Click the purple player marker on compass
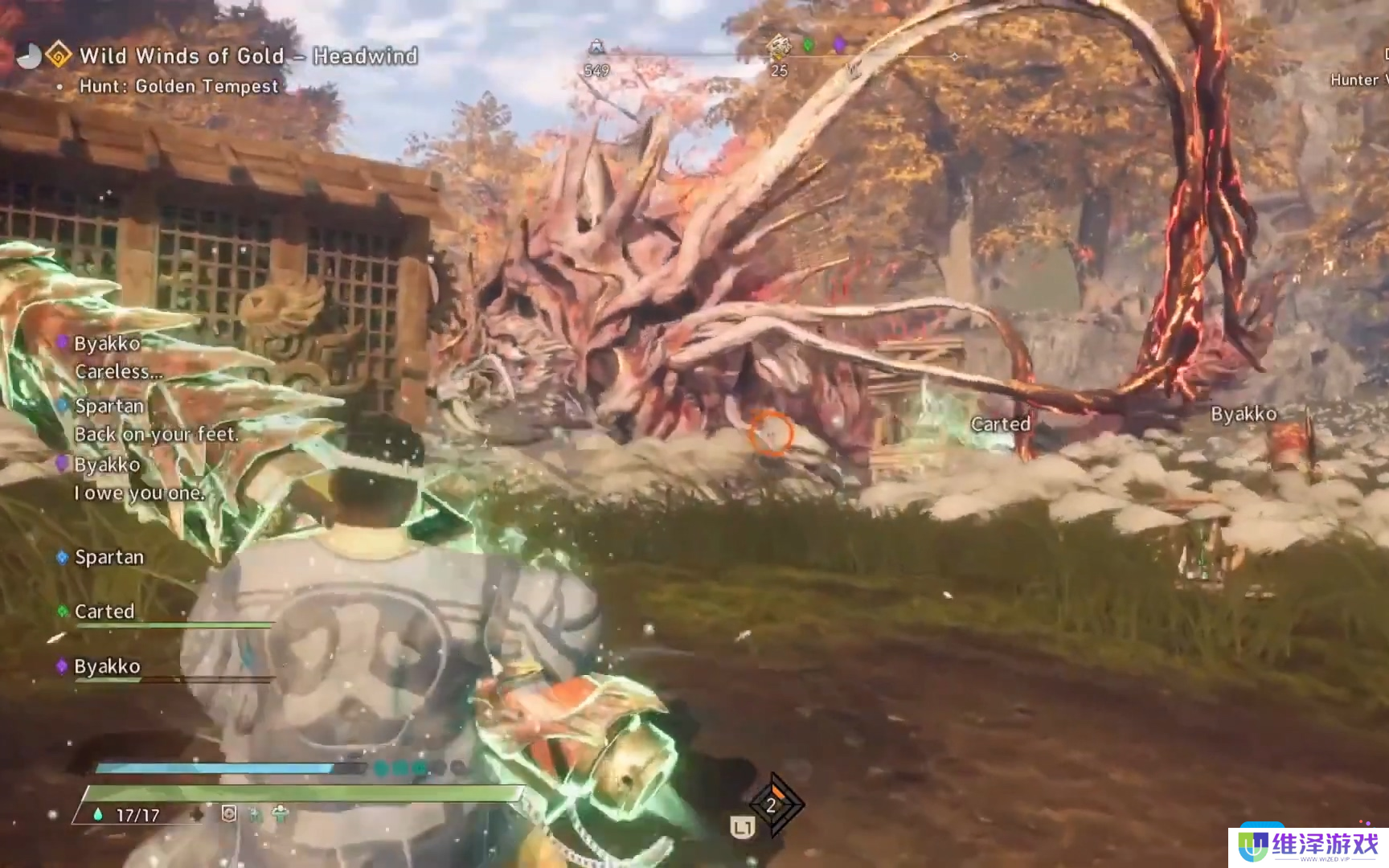 [x=839, y=44]
